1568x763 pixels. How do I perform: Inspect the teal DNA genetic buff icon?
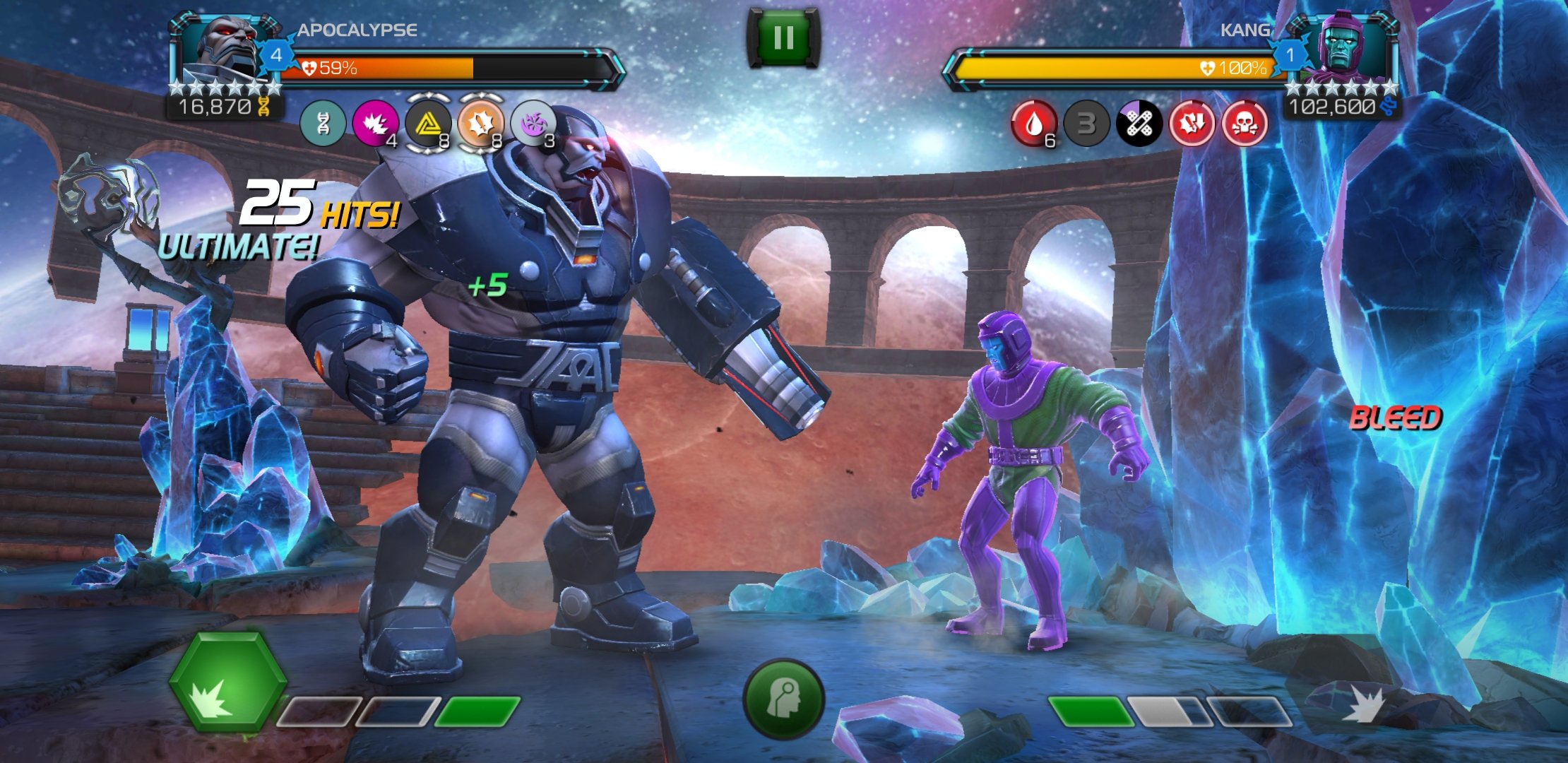tap(323, 124)
